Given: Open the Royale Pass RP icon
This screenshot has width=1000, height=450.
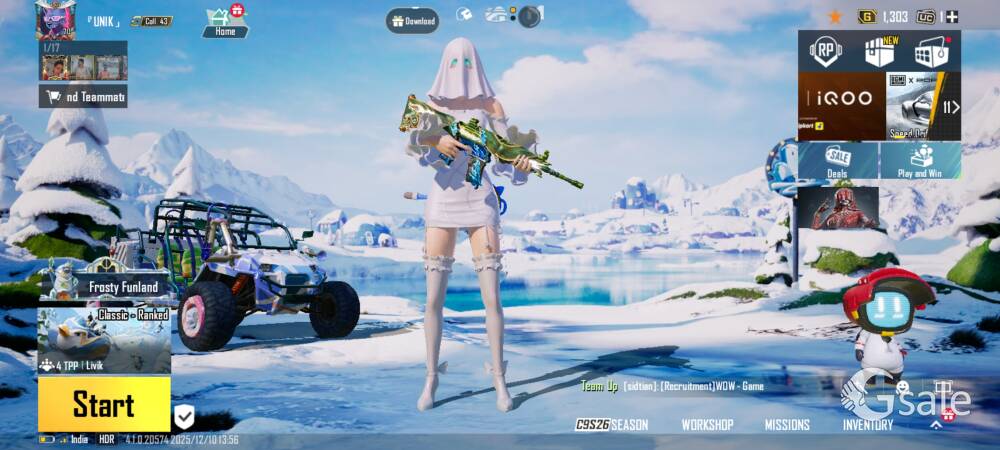Looking at the screenshot, I should point(825,51).
